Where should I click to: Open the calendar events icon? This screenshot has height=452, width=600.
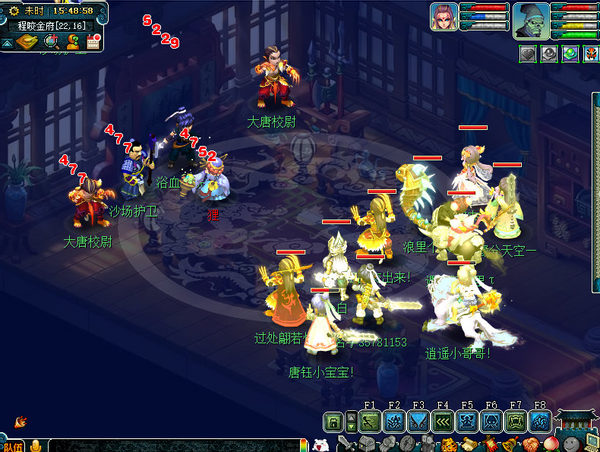(93, 42)
